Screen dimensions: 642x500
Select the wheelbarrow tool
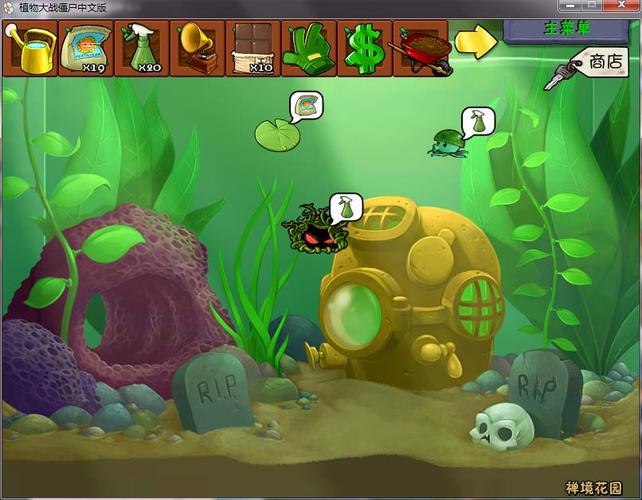click(421, 48)
